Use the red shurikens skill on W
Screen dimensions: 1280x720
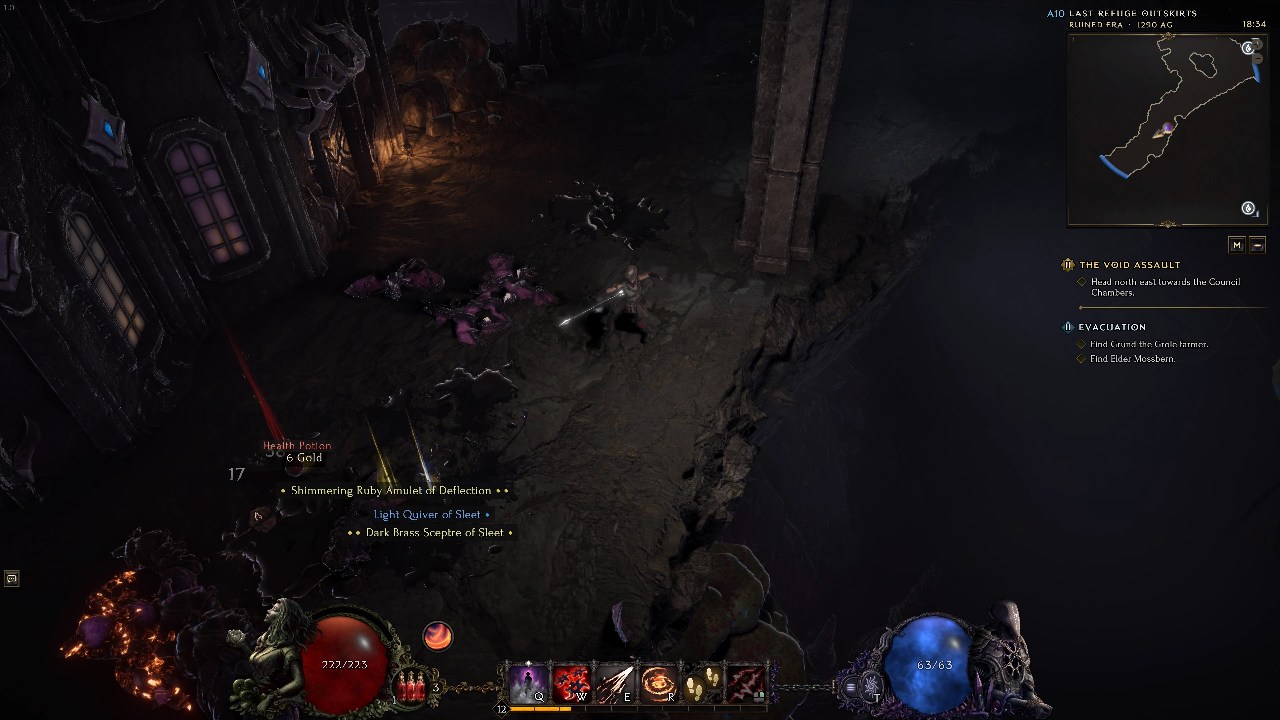pos(571,684)
